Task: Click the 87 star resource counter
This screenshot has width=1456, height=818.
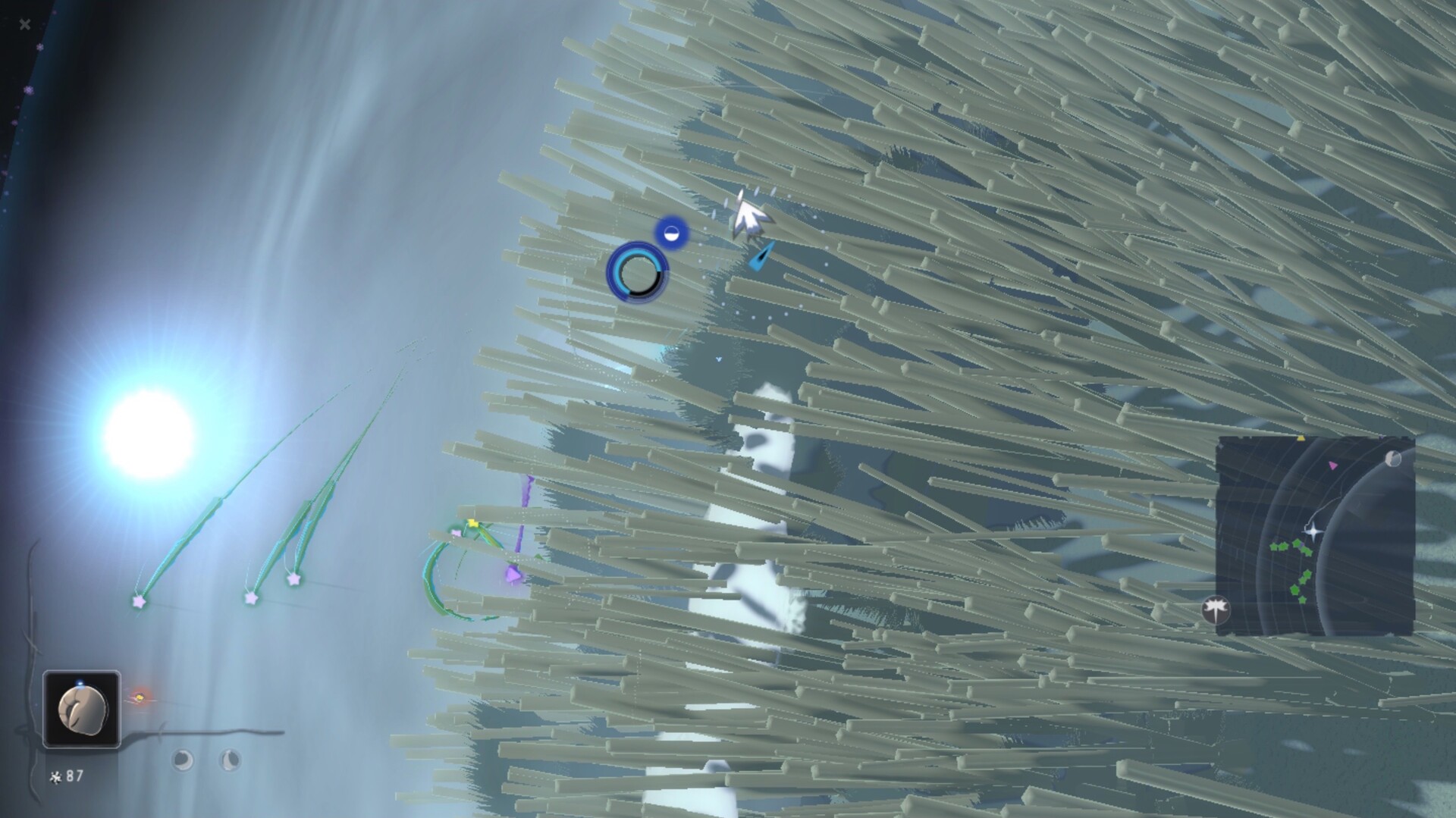Action: pyautogui.click(x=74, y=777)
